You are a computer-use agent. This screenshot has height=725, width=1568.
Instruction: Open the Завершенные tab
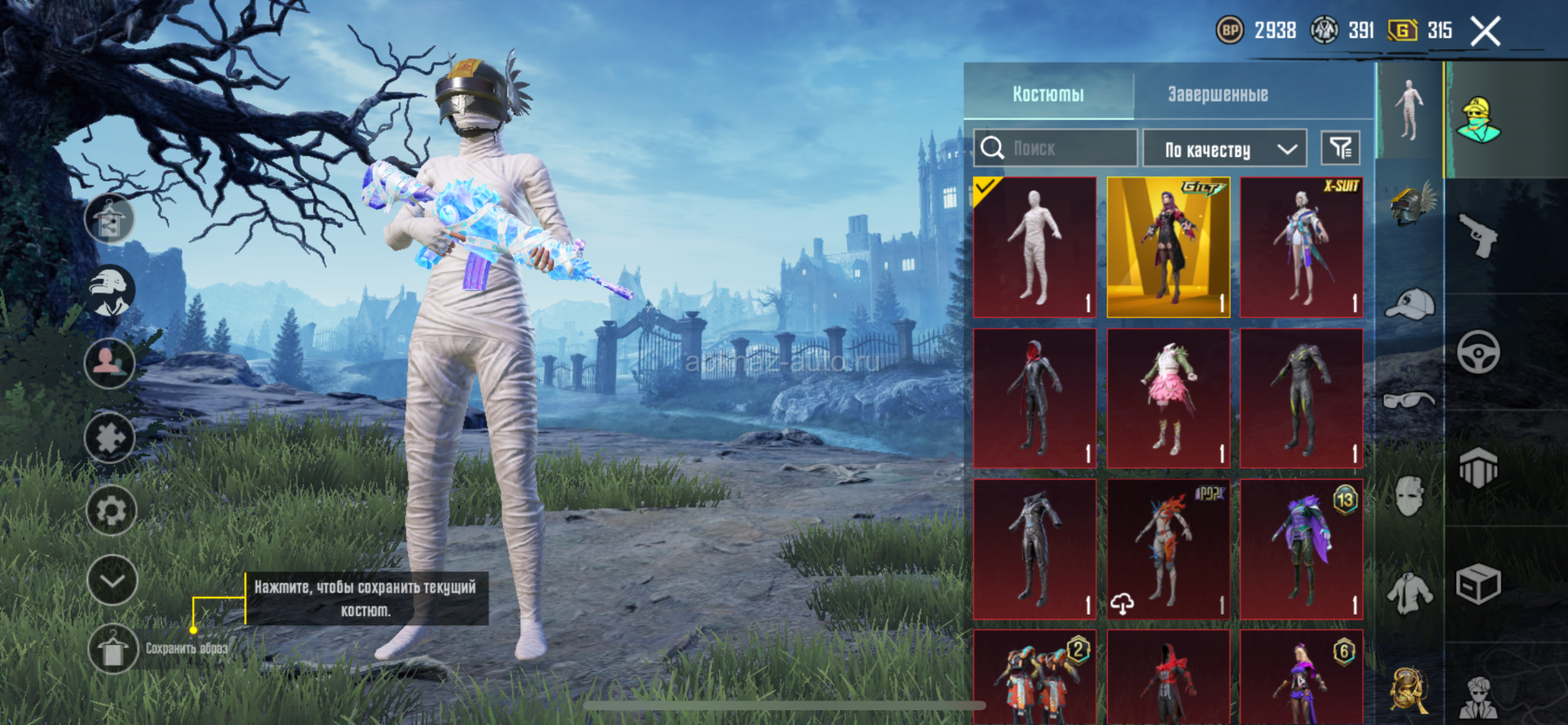pyautogui.click(x=1217, y=94)
